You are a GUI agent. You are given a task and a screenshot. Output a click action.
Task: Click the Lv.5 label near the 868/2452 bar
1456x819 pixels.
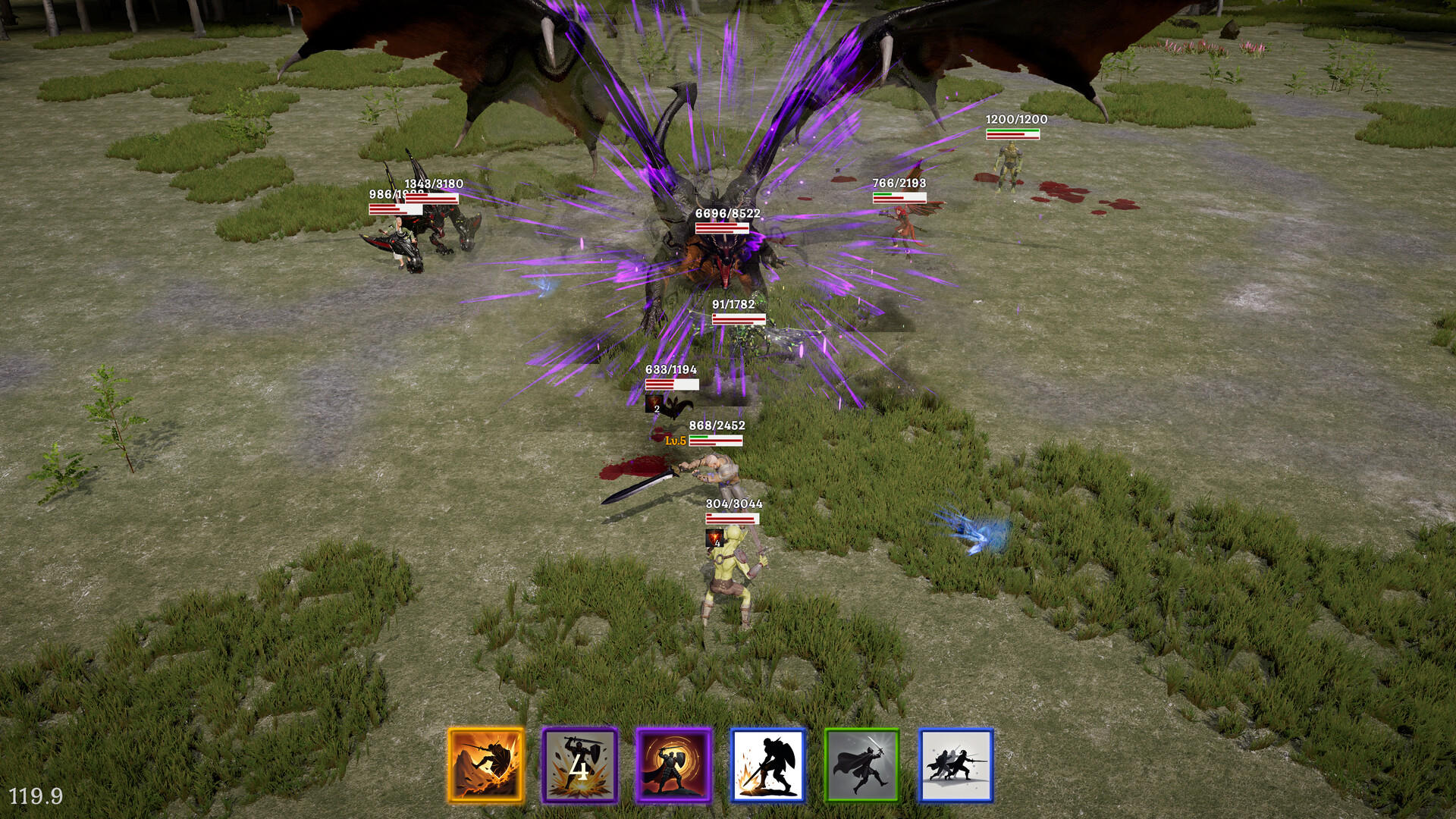click(674, 441)
